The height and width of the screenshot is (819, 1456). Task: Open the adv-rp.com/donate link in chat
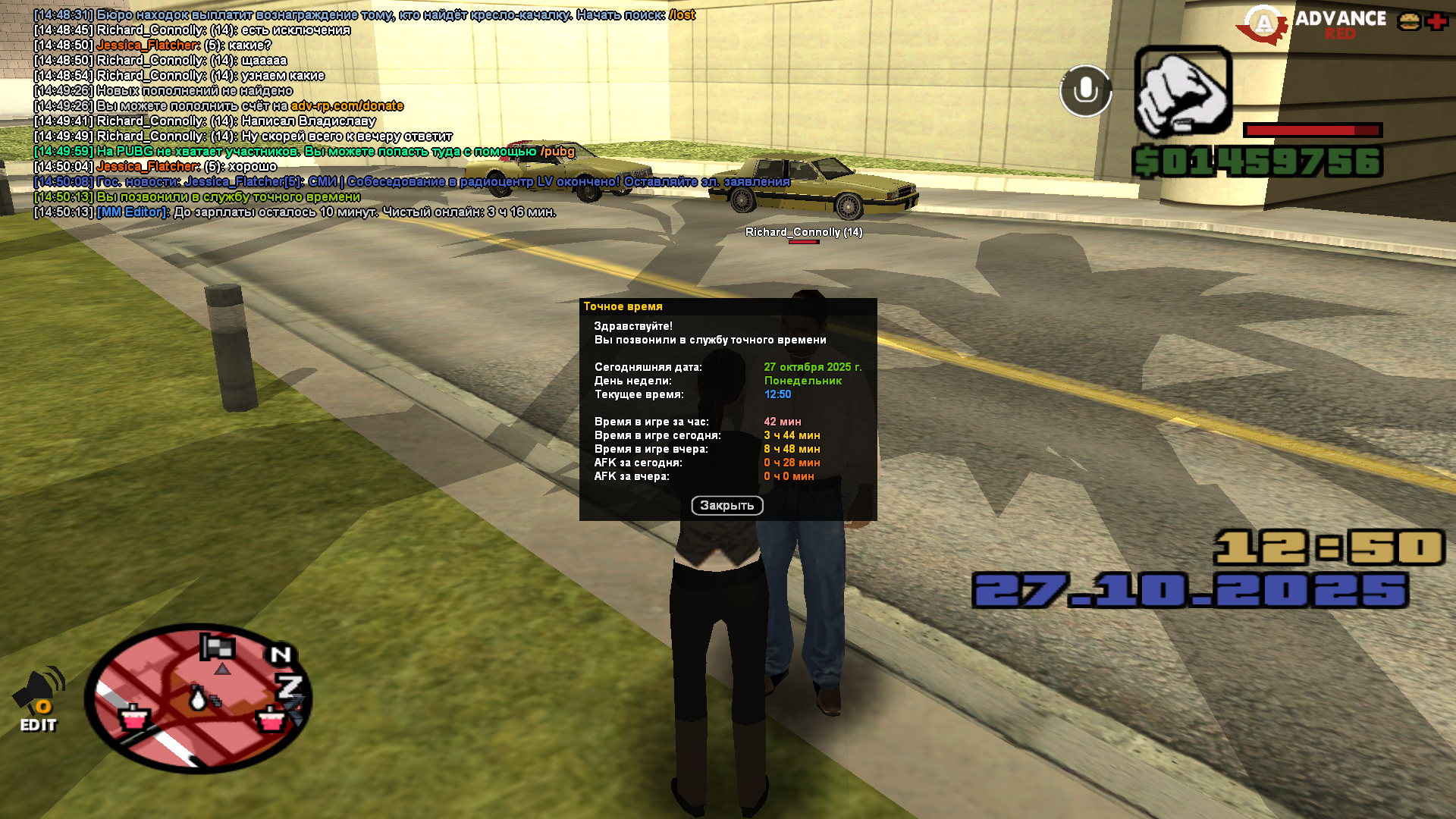[x=347, y=106]
